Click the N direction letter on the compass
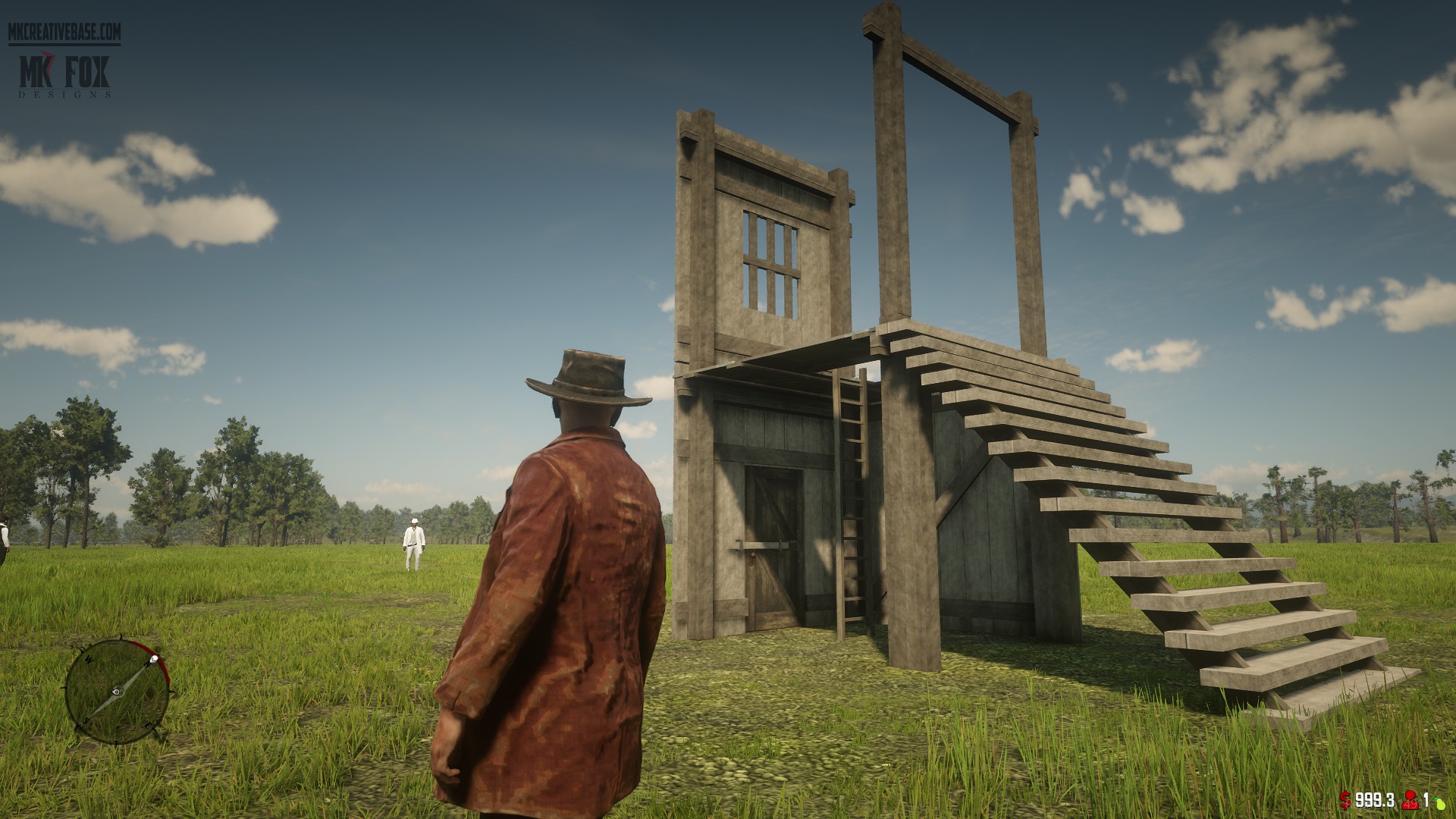Screen dimensions: 1456x819 tap(147, 664)
